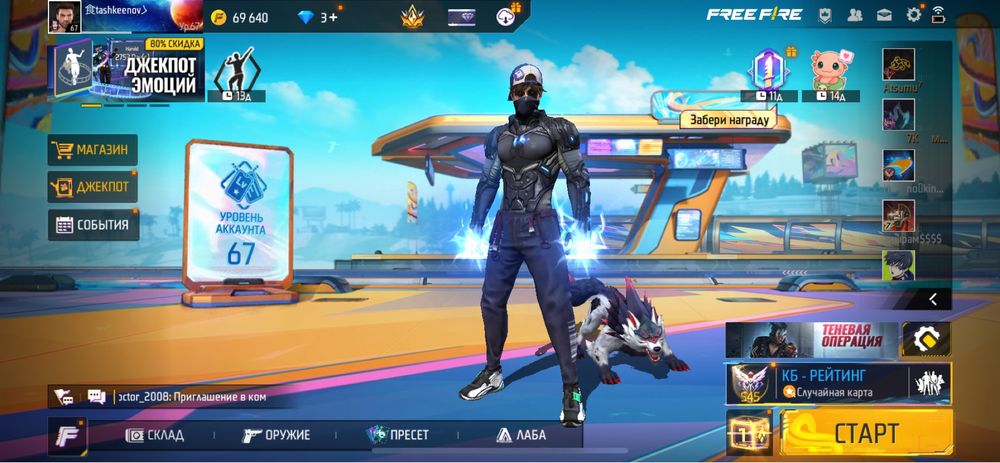
Task: Switch to the СКЛАД tab
Action: [157, 435]
